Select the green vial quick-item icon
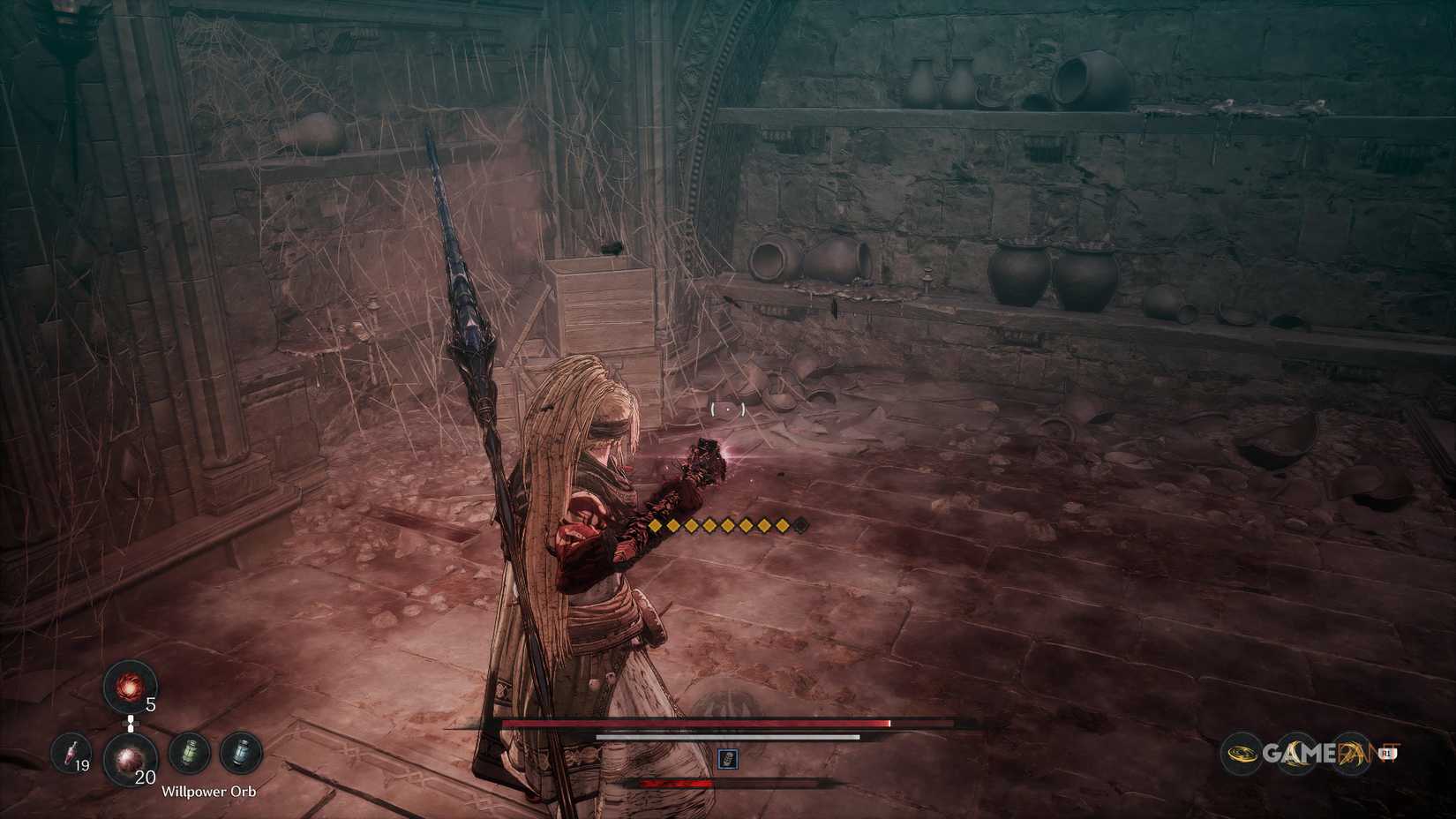1456x819 pixels. [x=187, y=752]
